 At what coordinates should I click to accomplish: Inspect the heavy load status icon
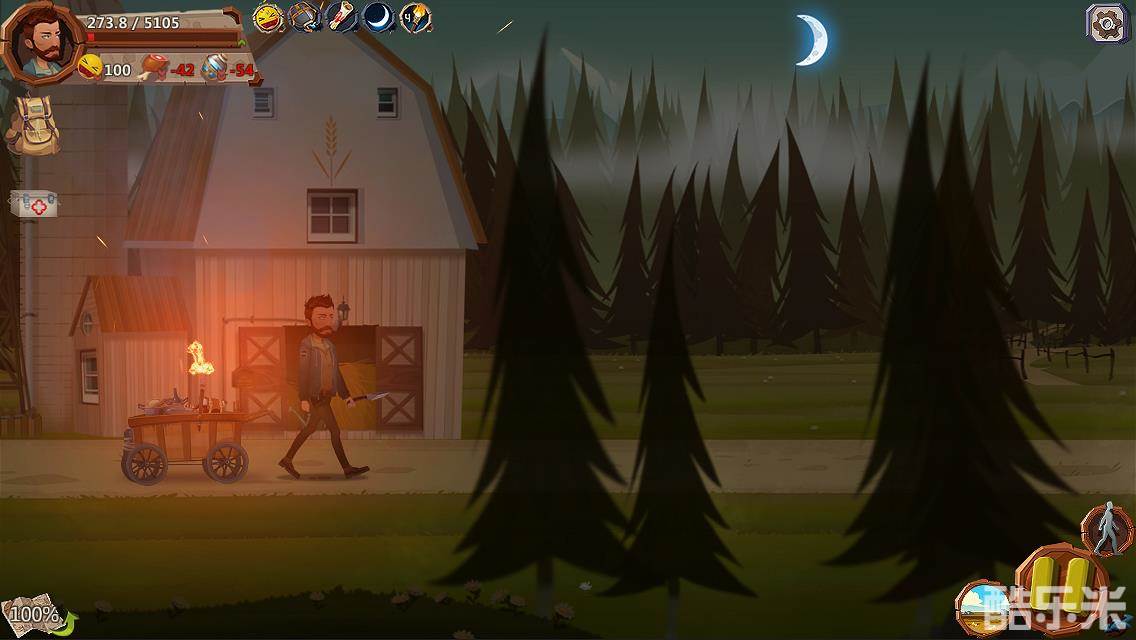[x=304, y=17]
